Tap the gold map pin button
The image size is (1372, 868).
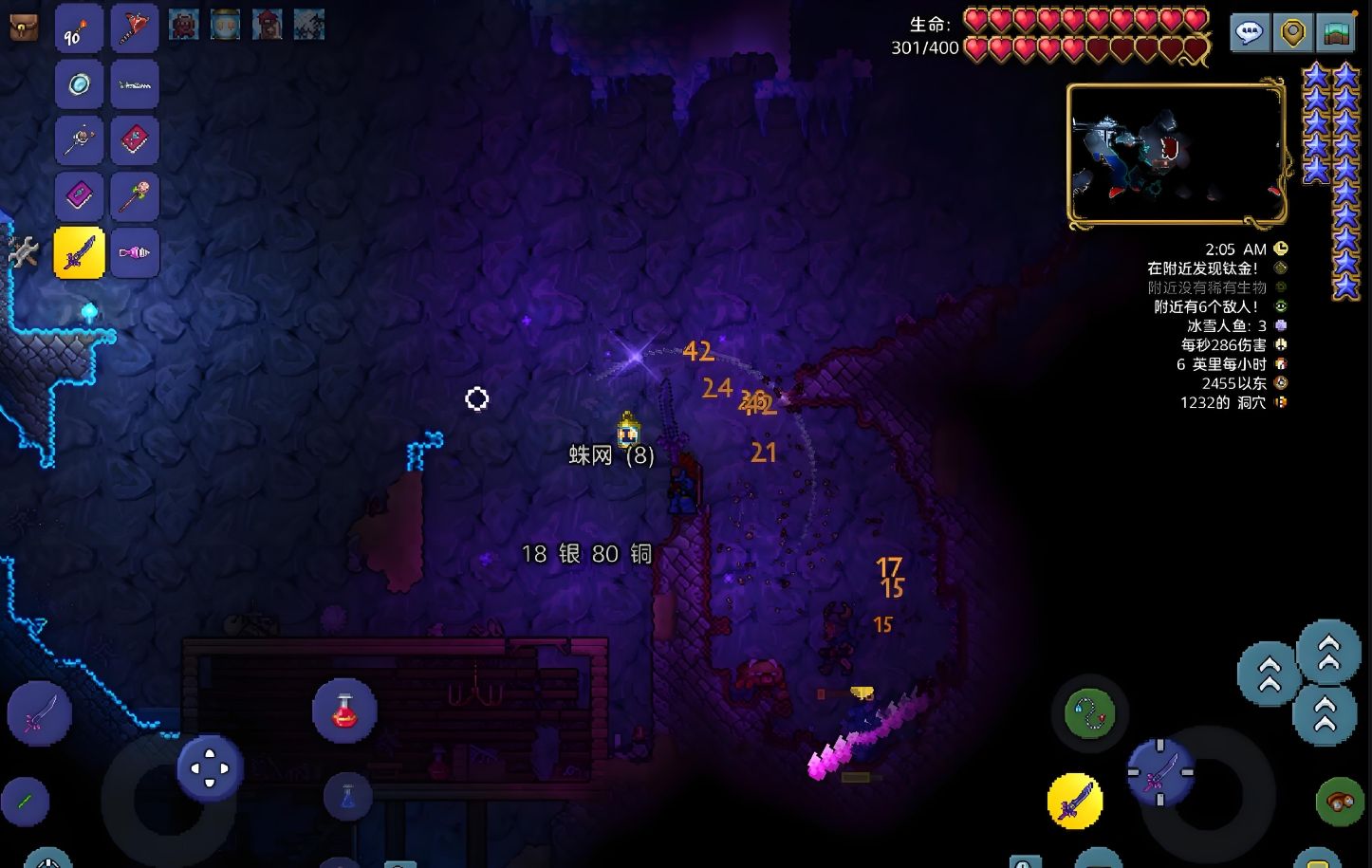[x=1292, y=32]
